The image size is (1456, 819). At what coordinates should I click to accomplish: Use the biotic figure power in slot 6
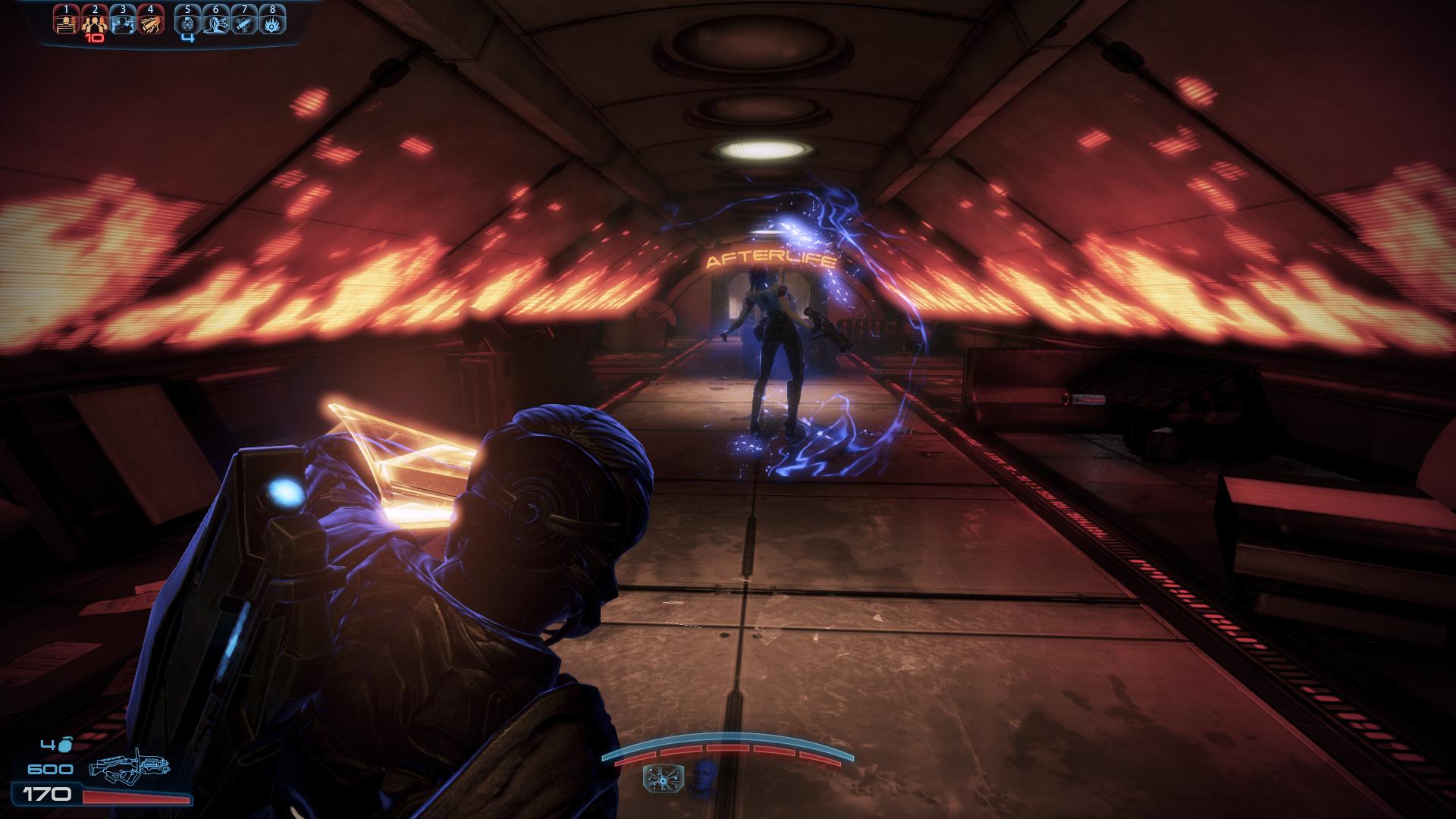[216, 22]
